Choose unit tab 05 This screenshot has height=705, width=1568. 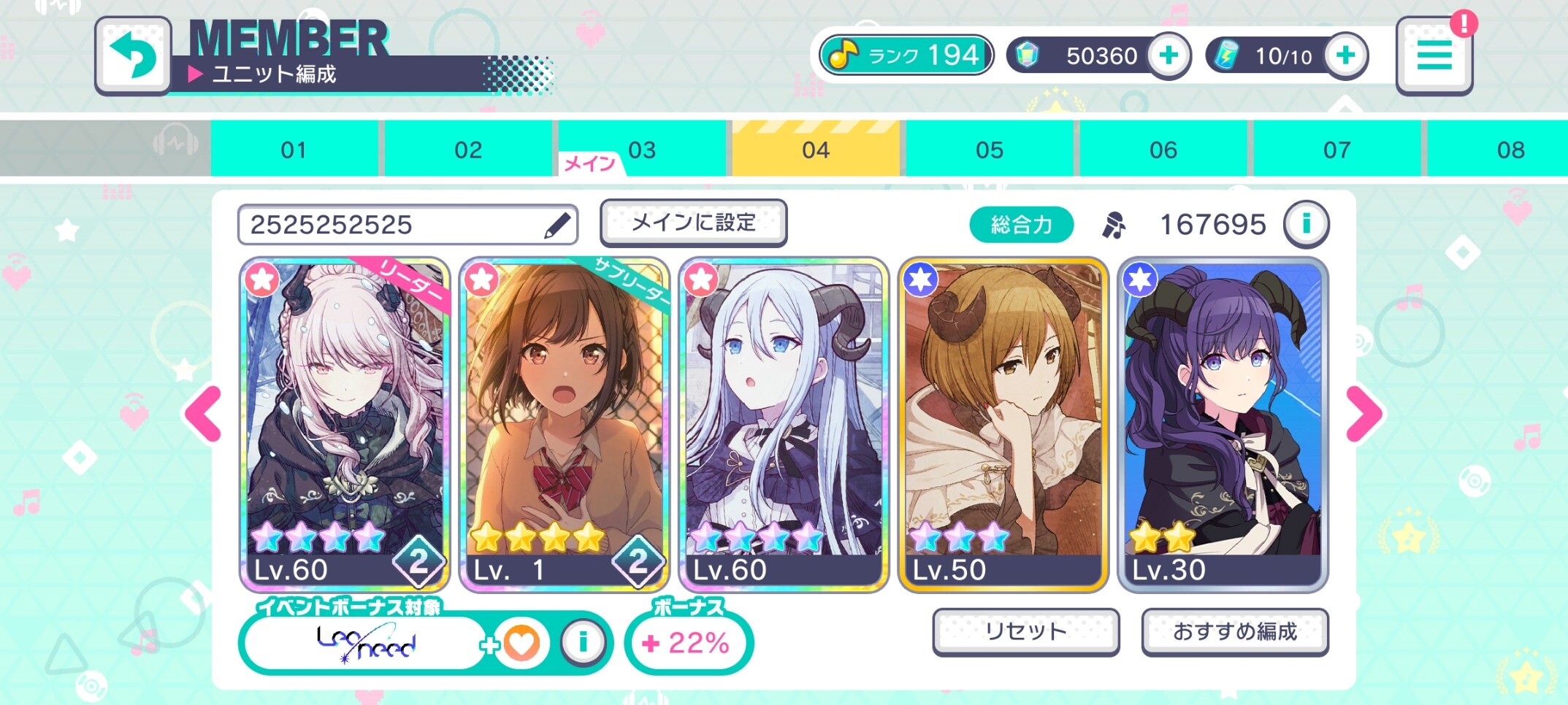pos(990,150)
